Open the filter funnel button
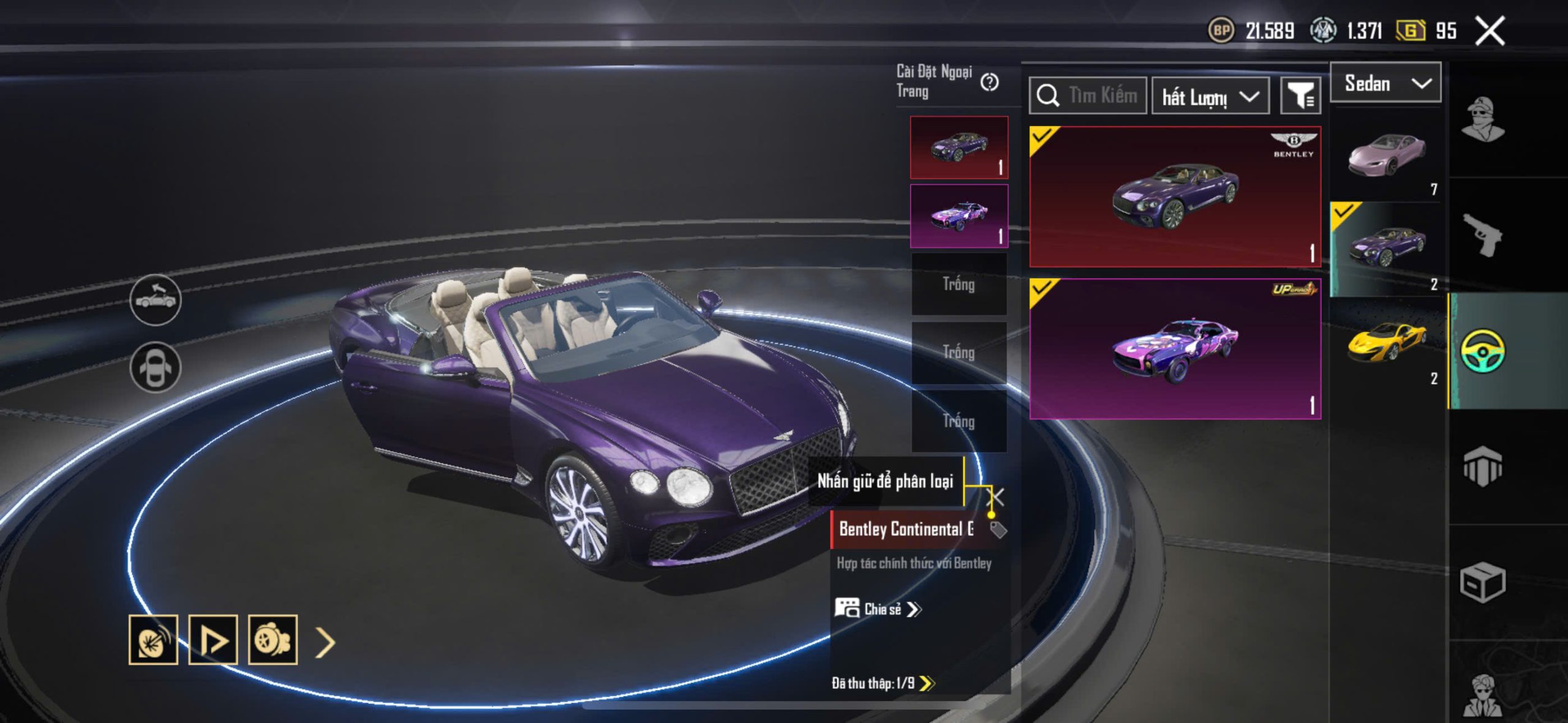The image size is (1568, 723). click(x=1300, y=96)
